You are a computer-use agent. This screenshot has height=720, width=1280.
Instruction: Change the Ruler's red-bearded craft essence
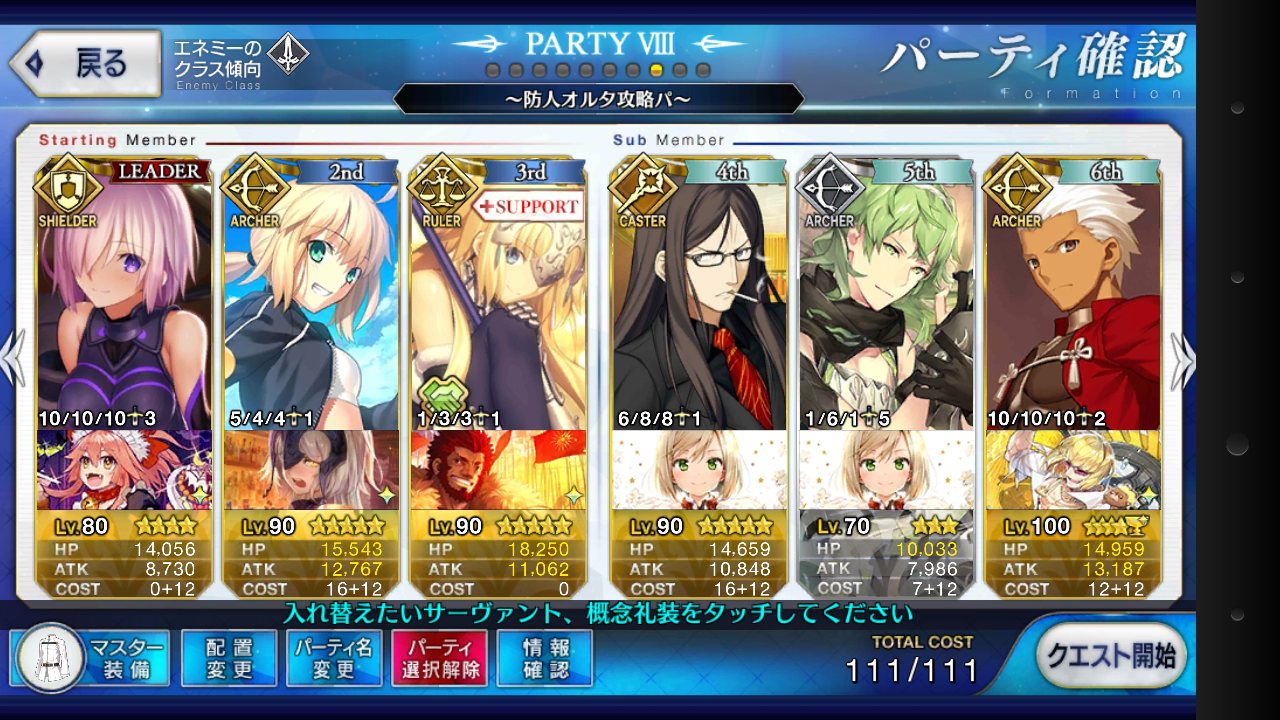(497, 470)
